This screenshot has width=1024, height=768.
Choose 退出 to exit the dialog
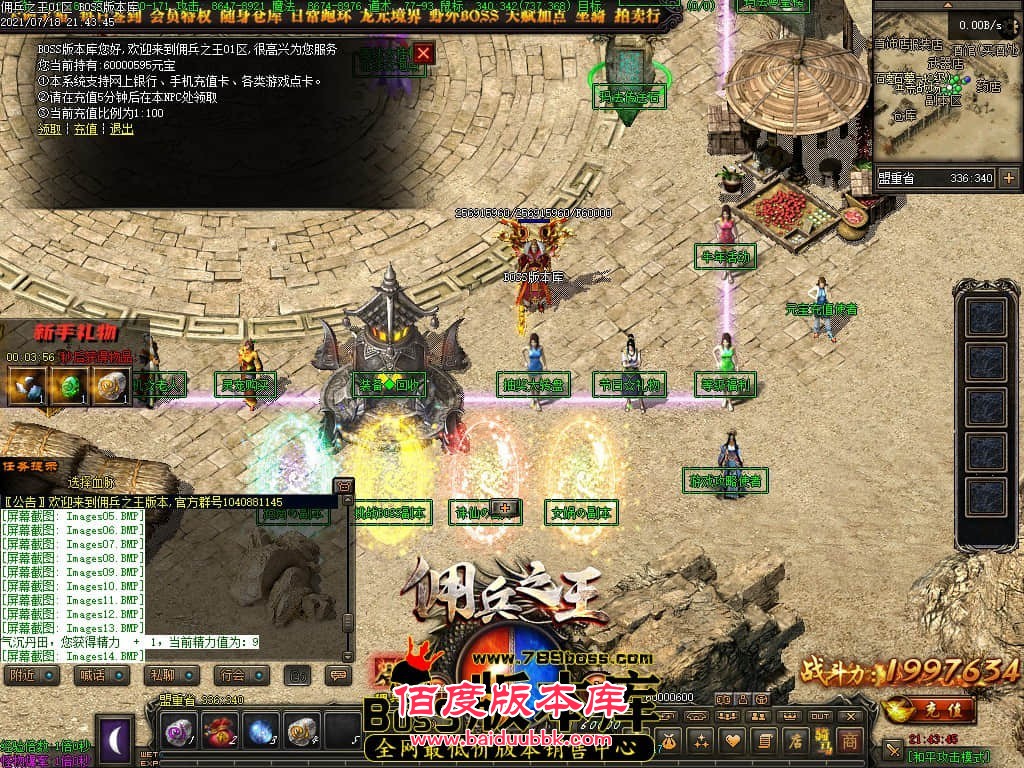pyautogui.click(x=121, y=129)
